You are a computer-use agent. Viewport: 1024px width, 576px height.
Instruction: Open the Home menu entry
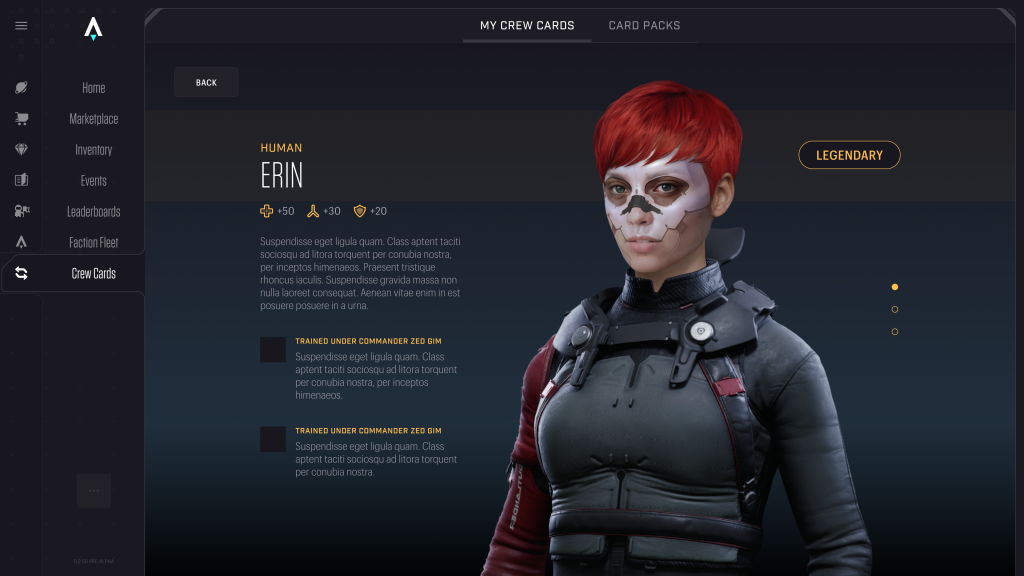[x=93, y=88]
